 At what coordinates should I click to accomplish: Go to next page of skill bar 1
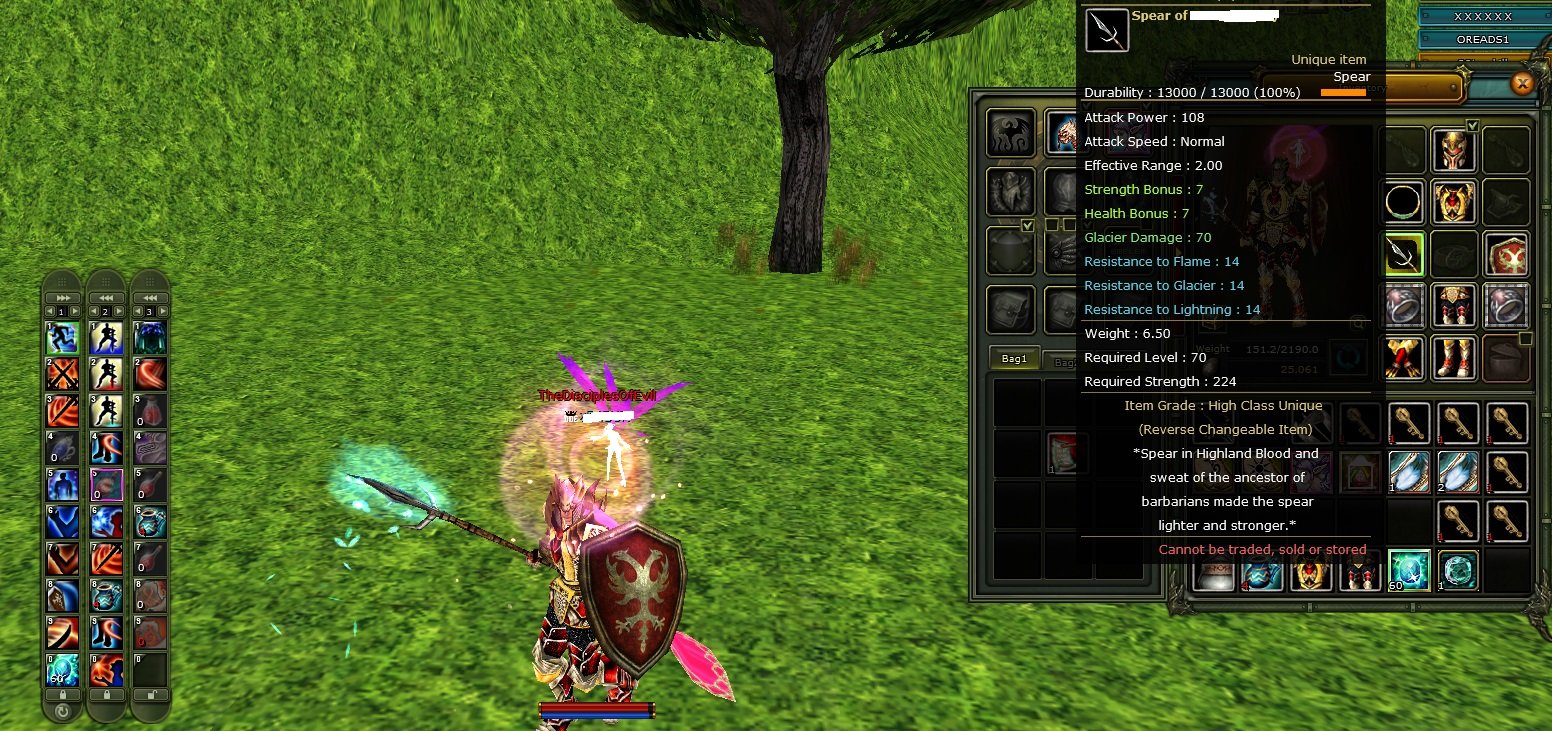point(75,312)
